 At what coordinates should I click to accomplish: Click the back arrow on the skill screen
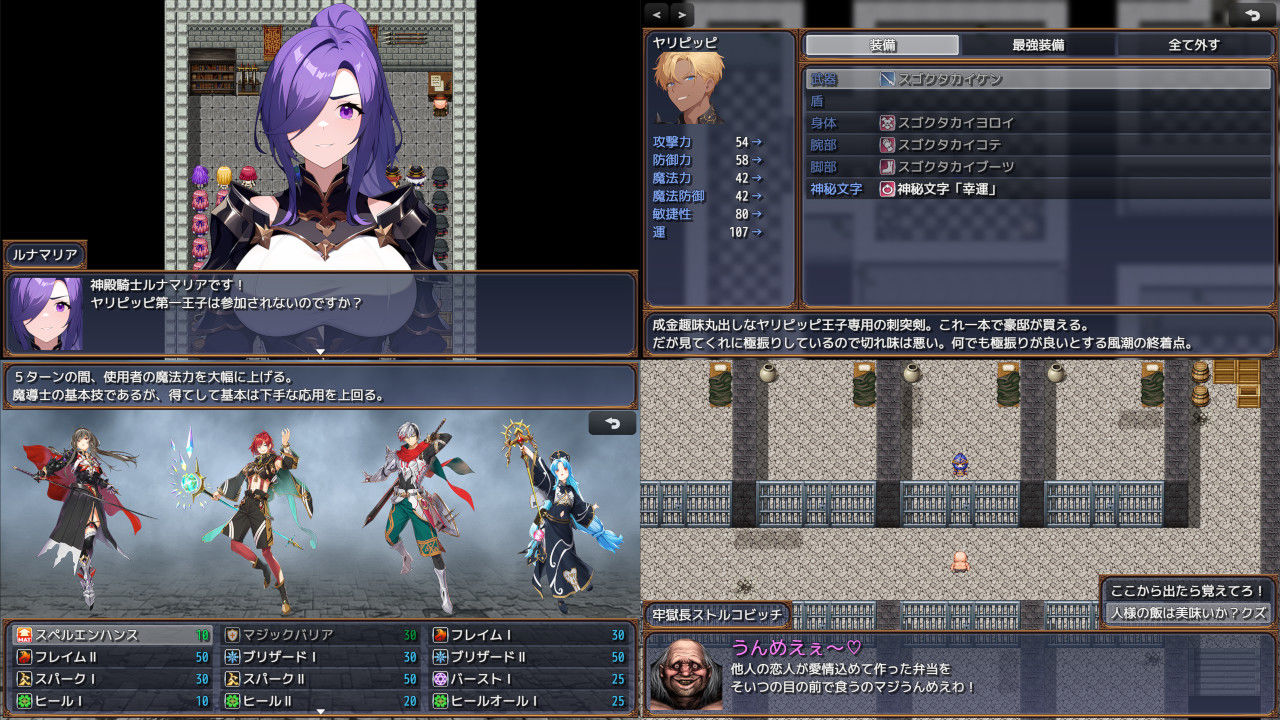(x=612, y=423)
